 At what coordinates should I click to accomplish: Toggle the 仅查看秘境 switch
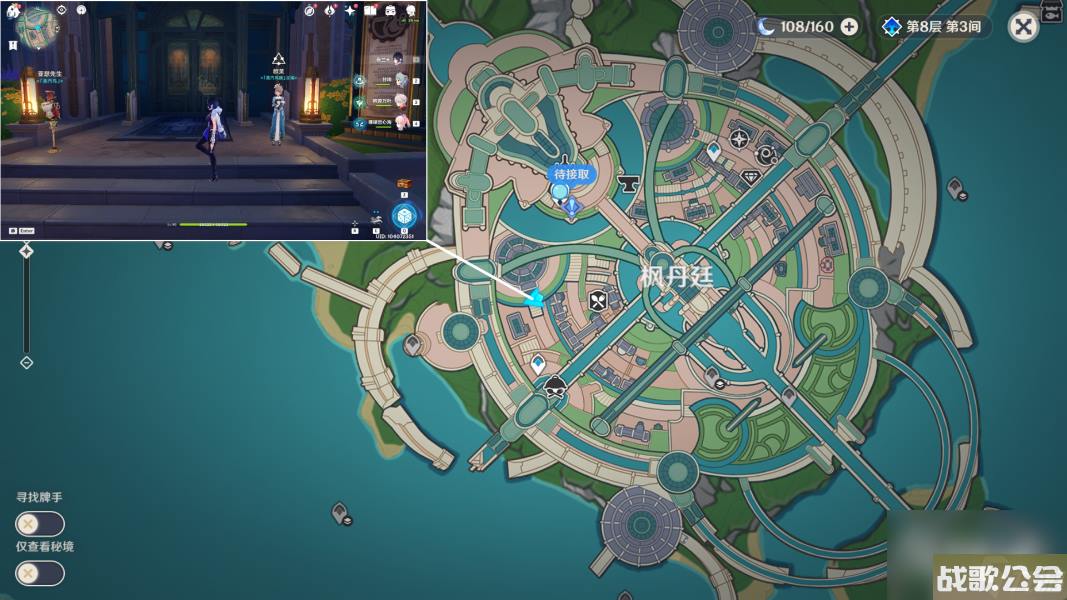coord(40,573)
